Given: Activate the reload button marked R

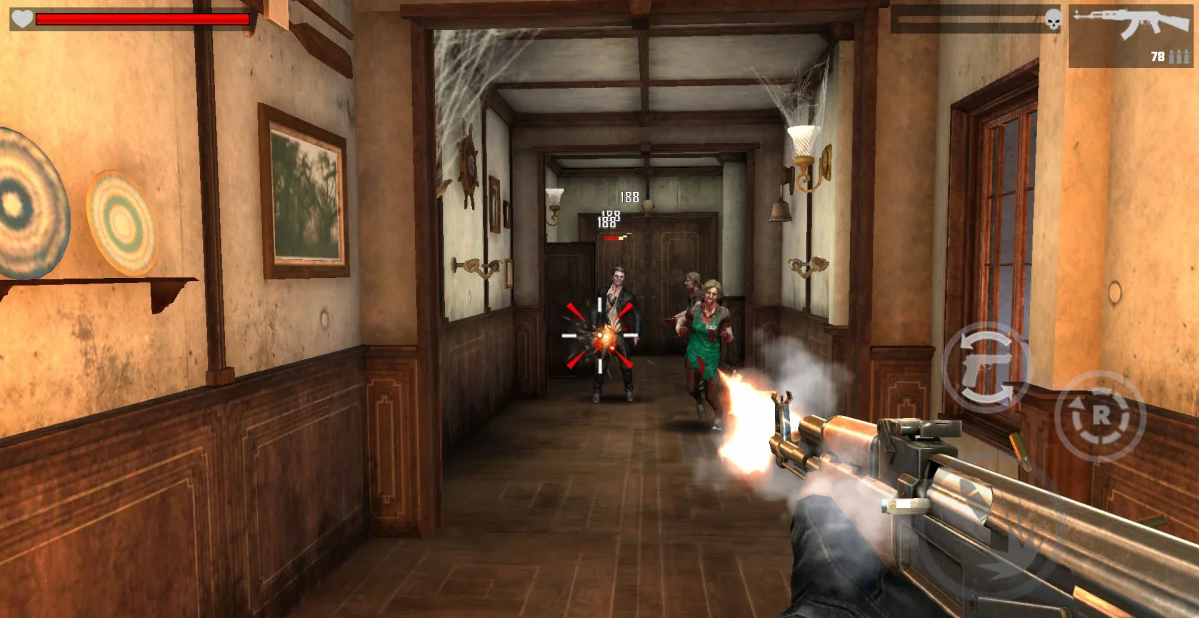Looking at the screenshot, I should click(1099, 416).
